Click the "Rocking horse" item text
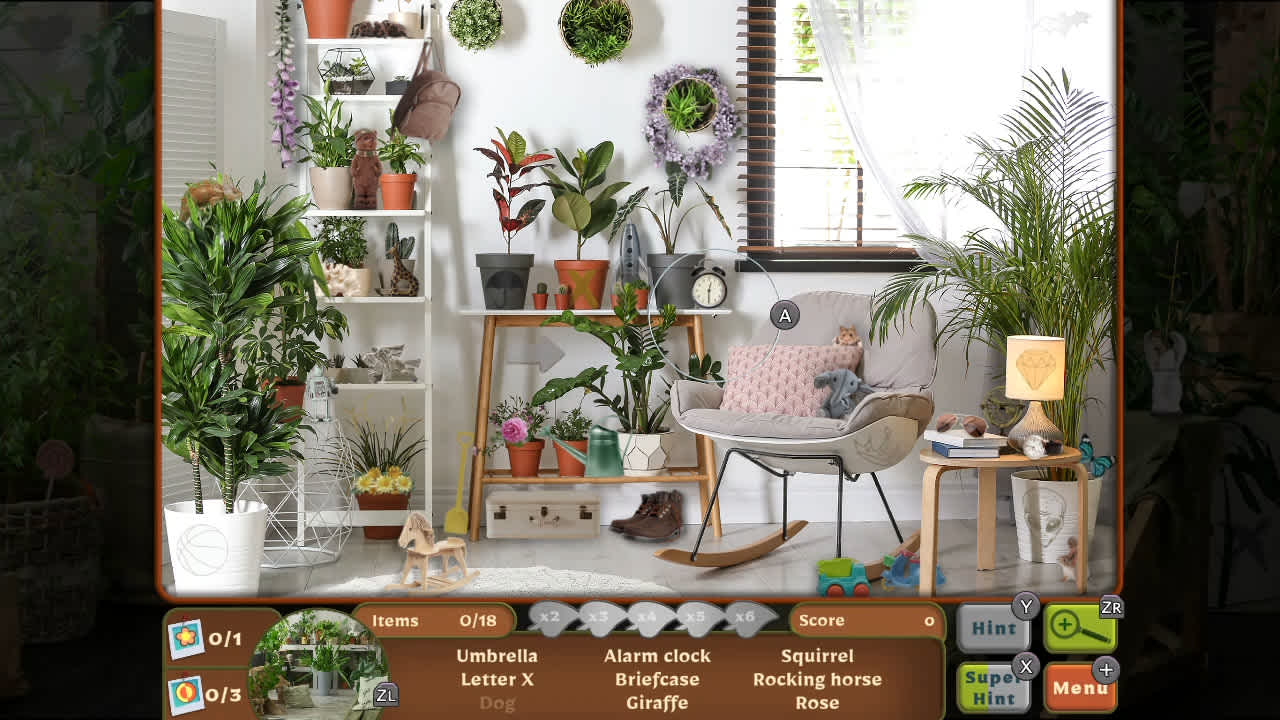 pos(819,679)
